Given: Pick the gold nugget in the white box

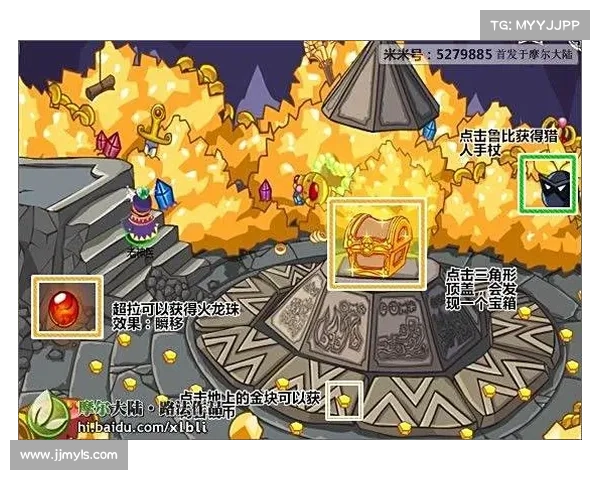Looking at the screenshot, I should coord(345,400).
